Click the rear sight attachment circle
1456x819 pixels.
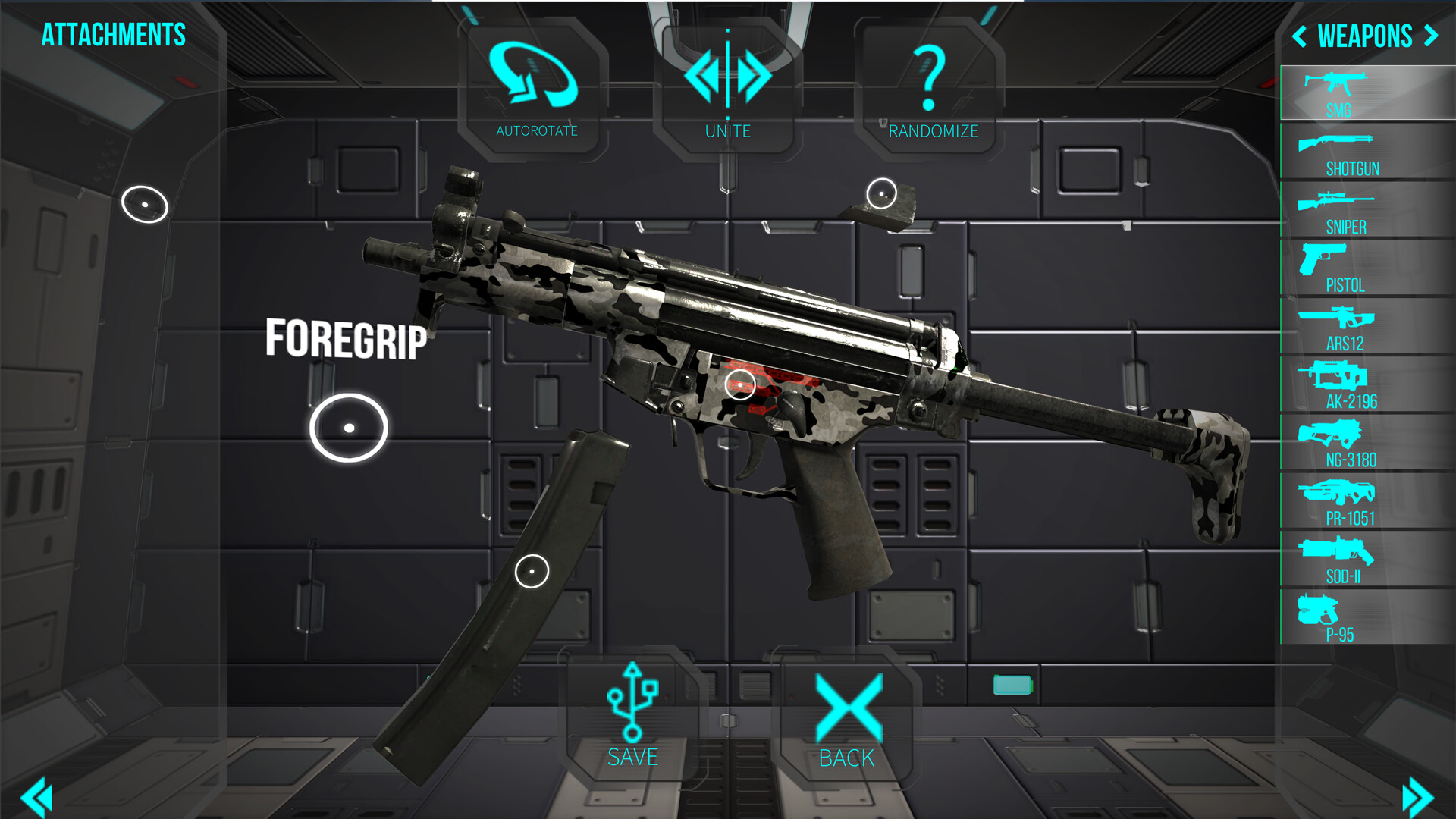tap(882, 193)
